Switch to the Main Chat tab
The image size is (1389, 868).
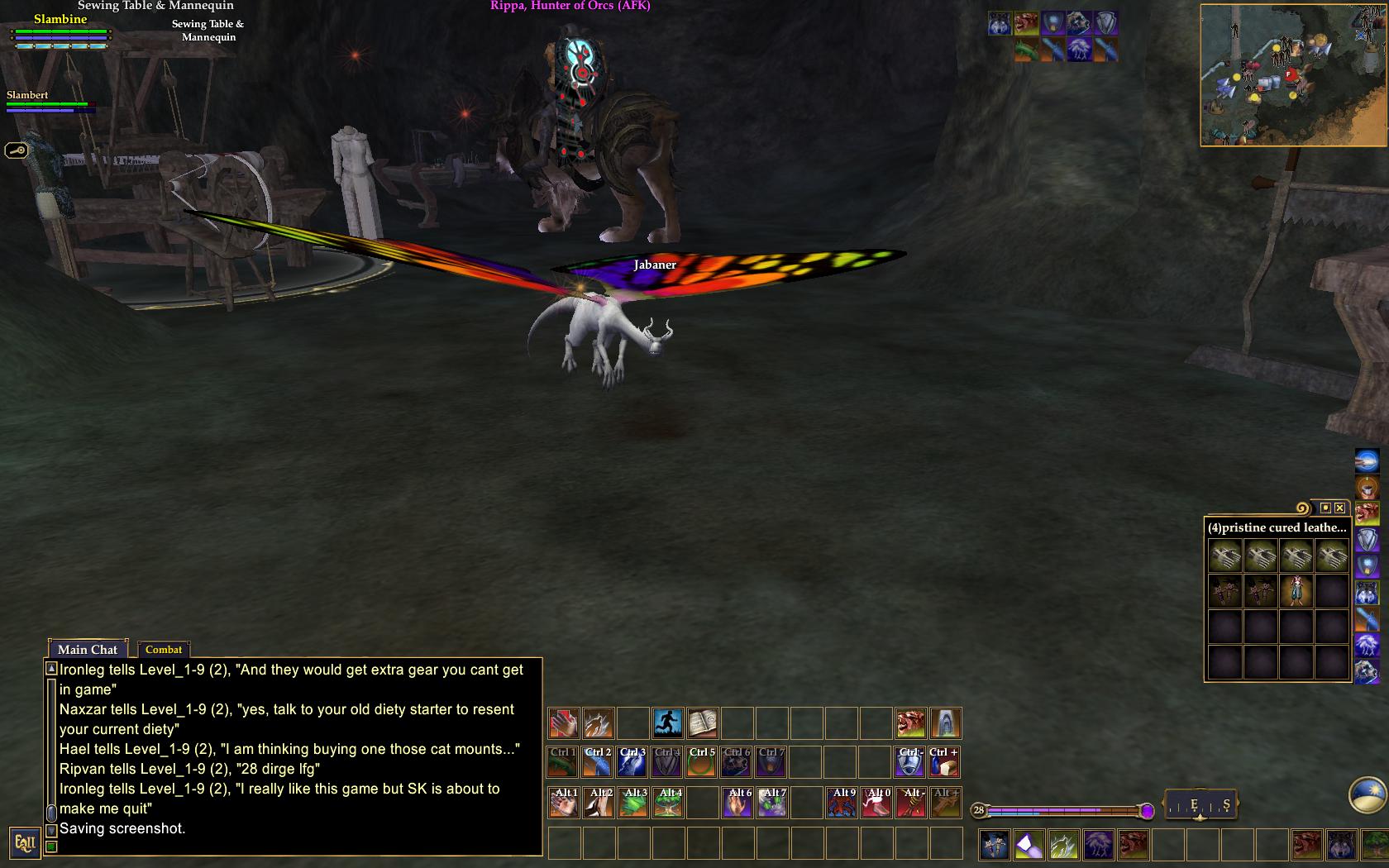click(86, 650)
